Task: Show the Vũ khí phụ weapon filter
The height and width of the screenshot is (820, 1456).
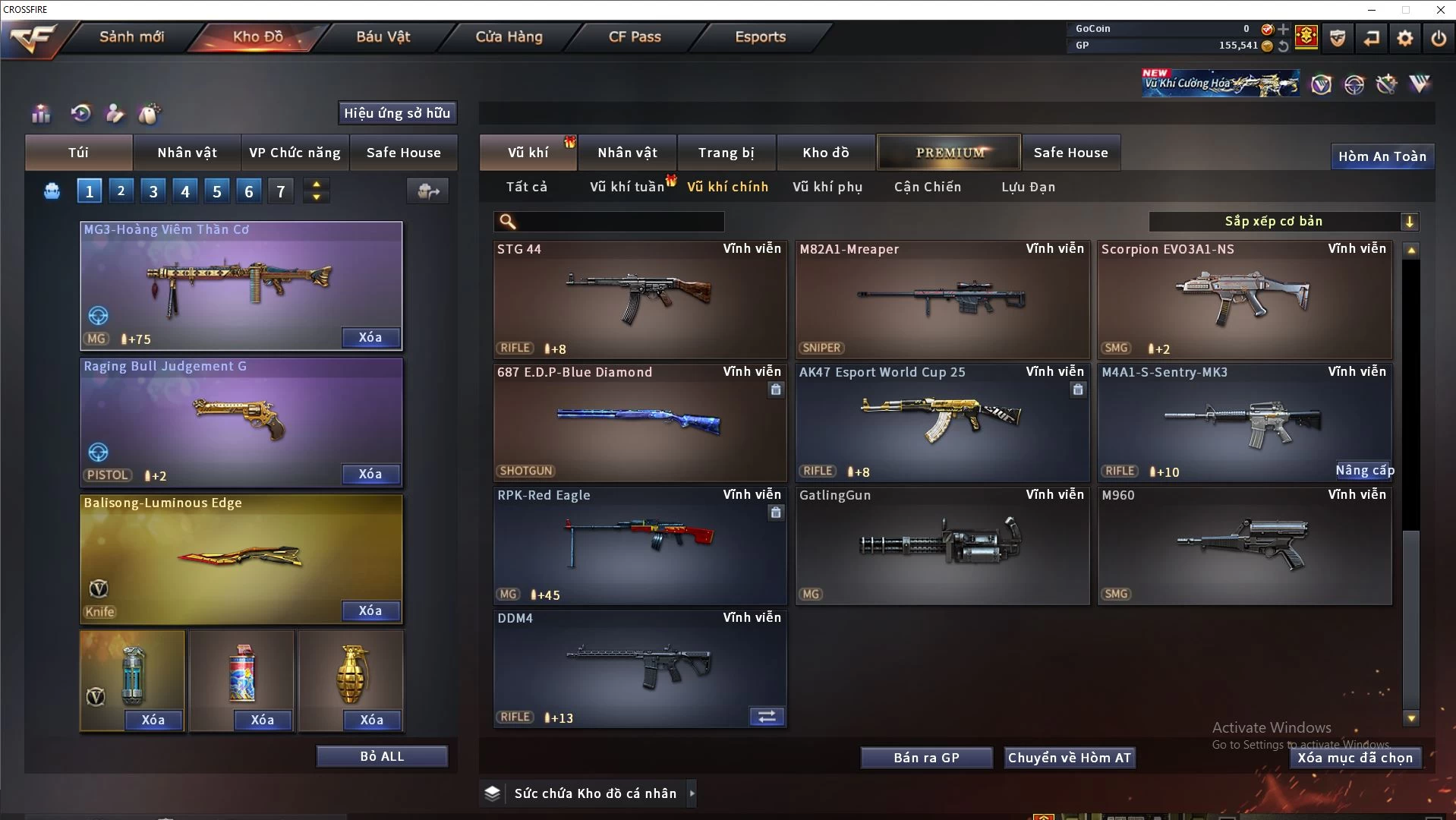Action: pos(827,187)
